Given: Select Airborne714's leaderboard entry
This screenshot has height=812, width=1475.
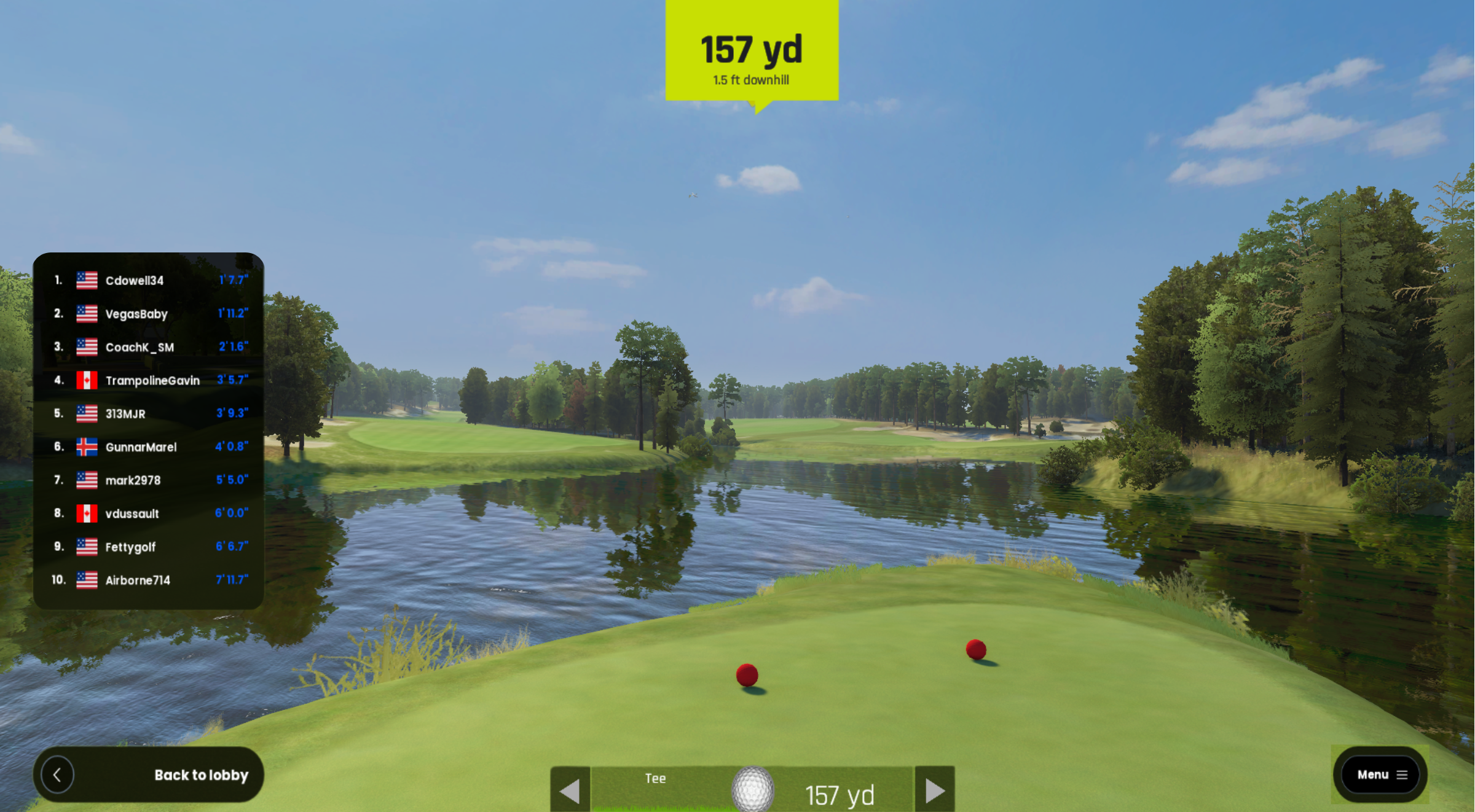Looking at the screenshot, I should [x=149, y=579].
